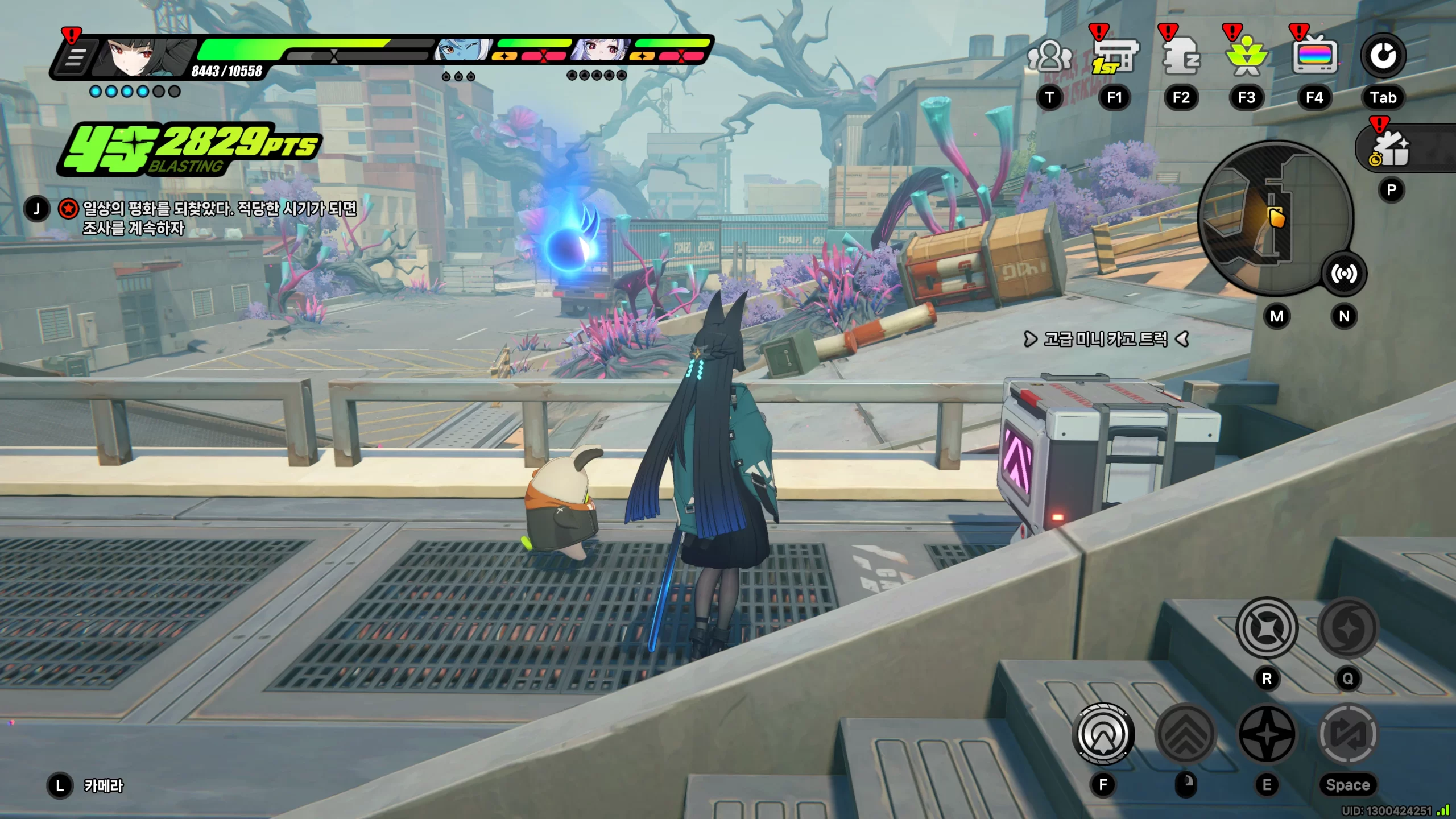Use the four-point star skill above R
This screenshot has height=819, width=1456.
(x=1267, y=628)
